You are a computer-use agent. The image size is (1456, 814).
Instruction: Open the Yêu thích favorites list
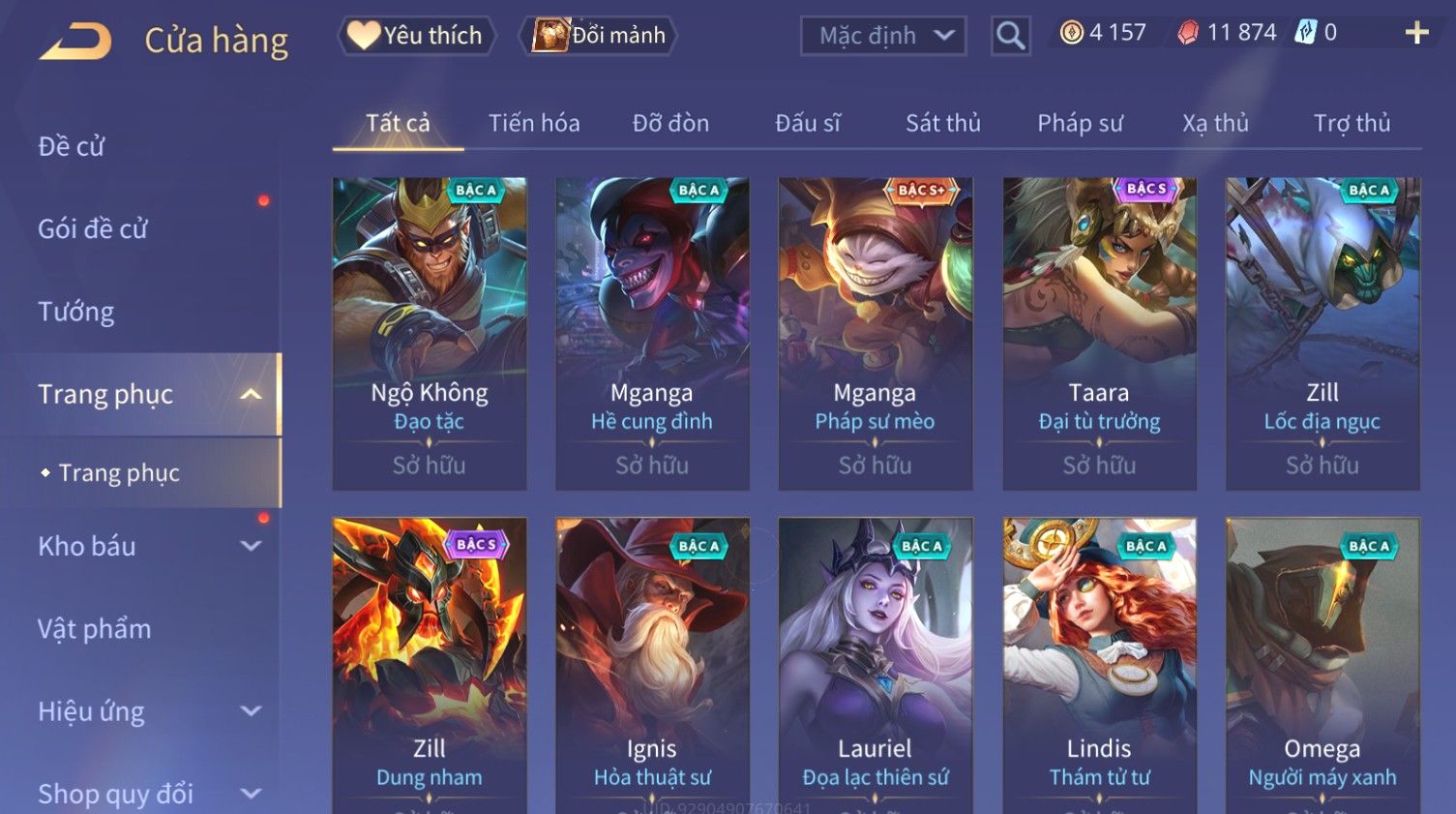pyautogui.click(x=416, y=36)
